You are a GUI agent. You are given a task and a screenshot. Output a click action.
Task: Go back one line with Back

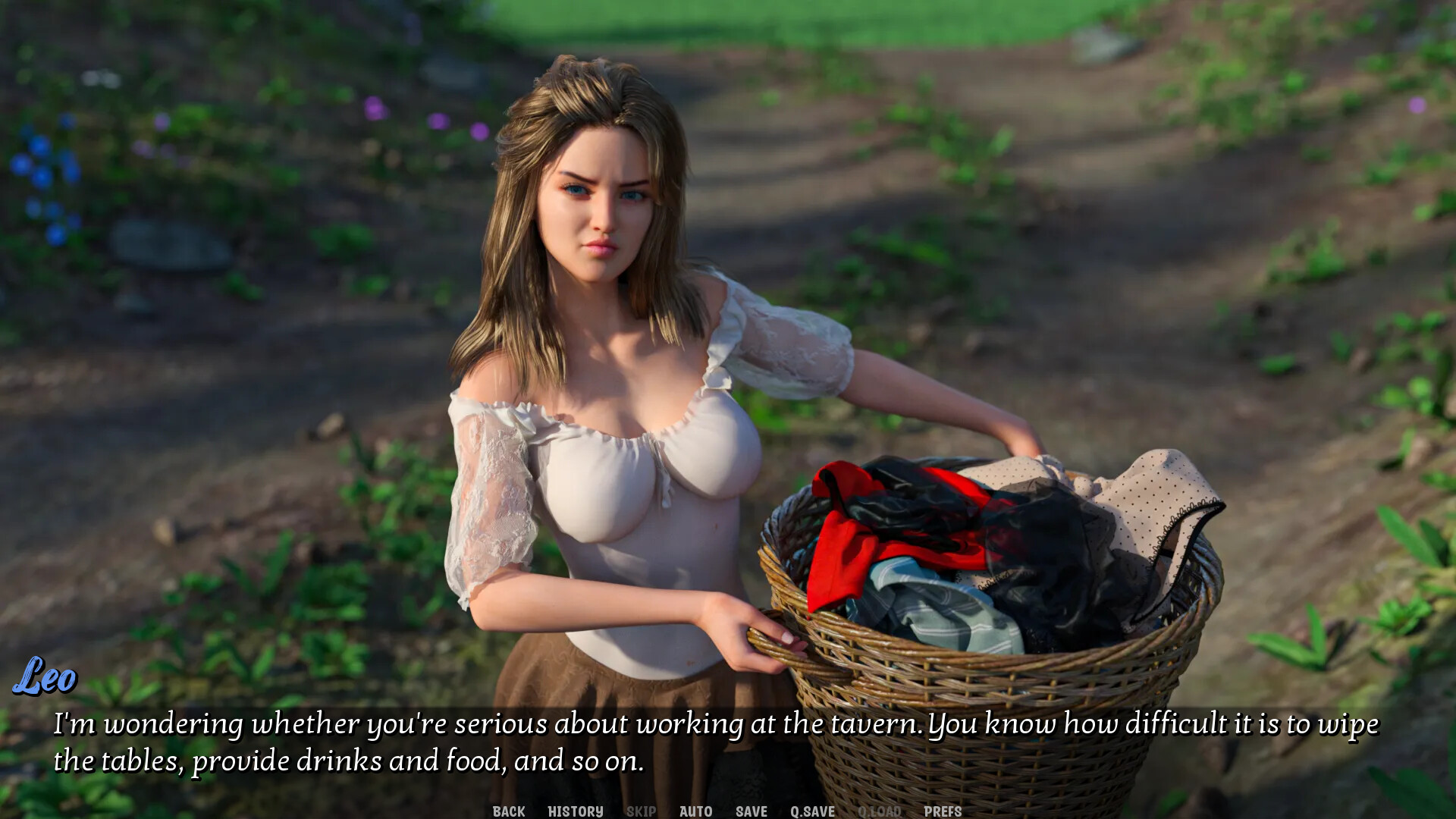(x=509, y=811)
